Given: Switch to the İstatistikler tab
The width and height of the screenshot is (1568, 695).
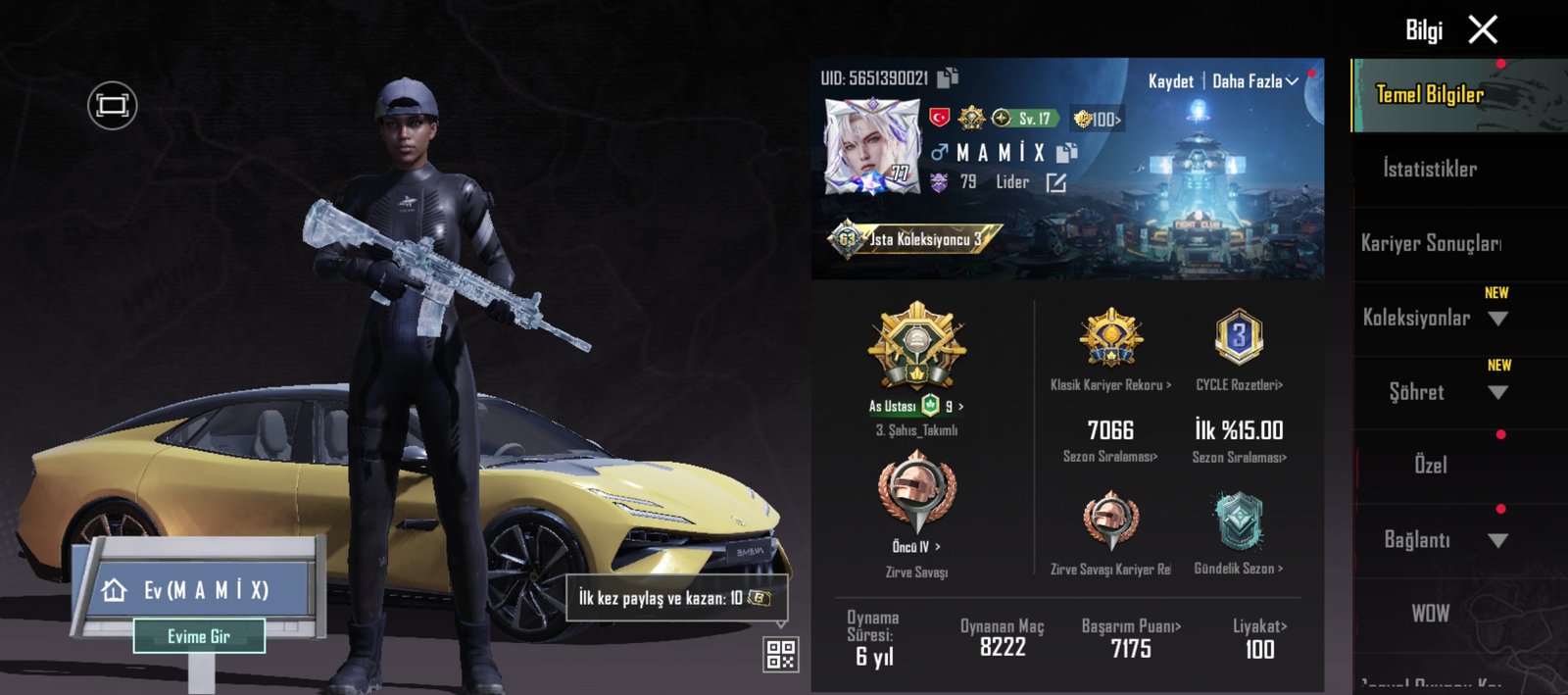Looking at the screenshot, I should tap(1430, 170).
